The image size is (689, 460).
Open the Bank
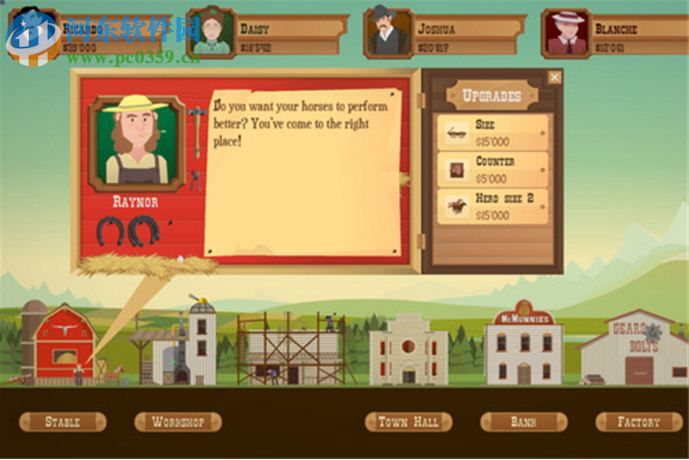523,422
